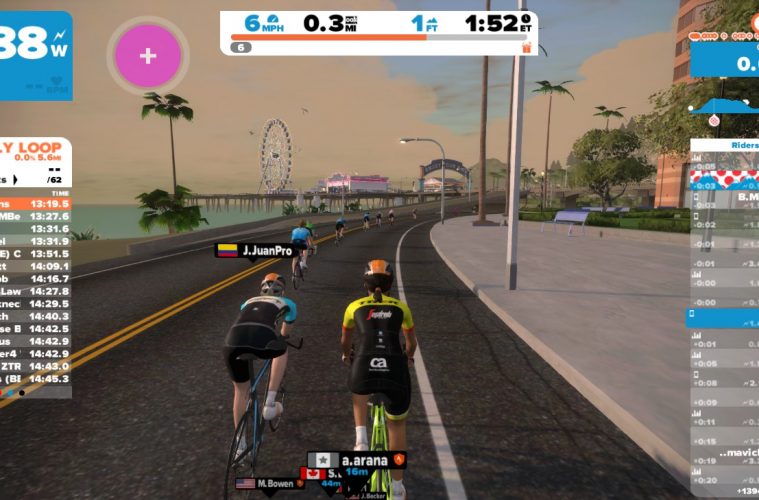Select the orange 13:19.5 leaderboard row
759x500 pixels.
(35, 202)
